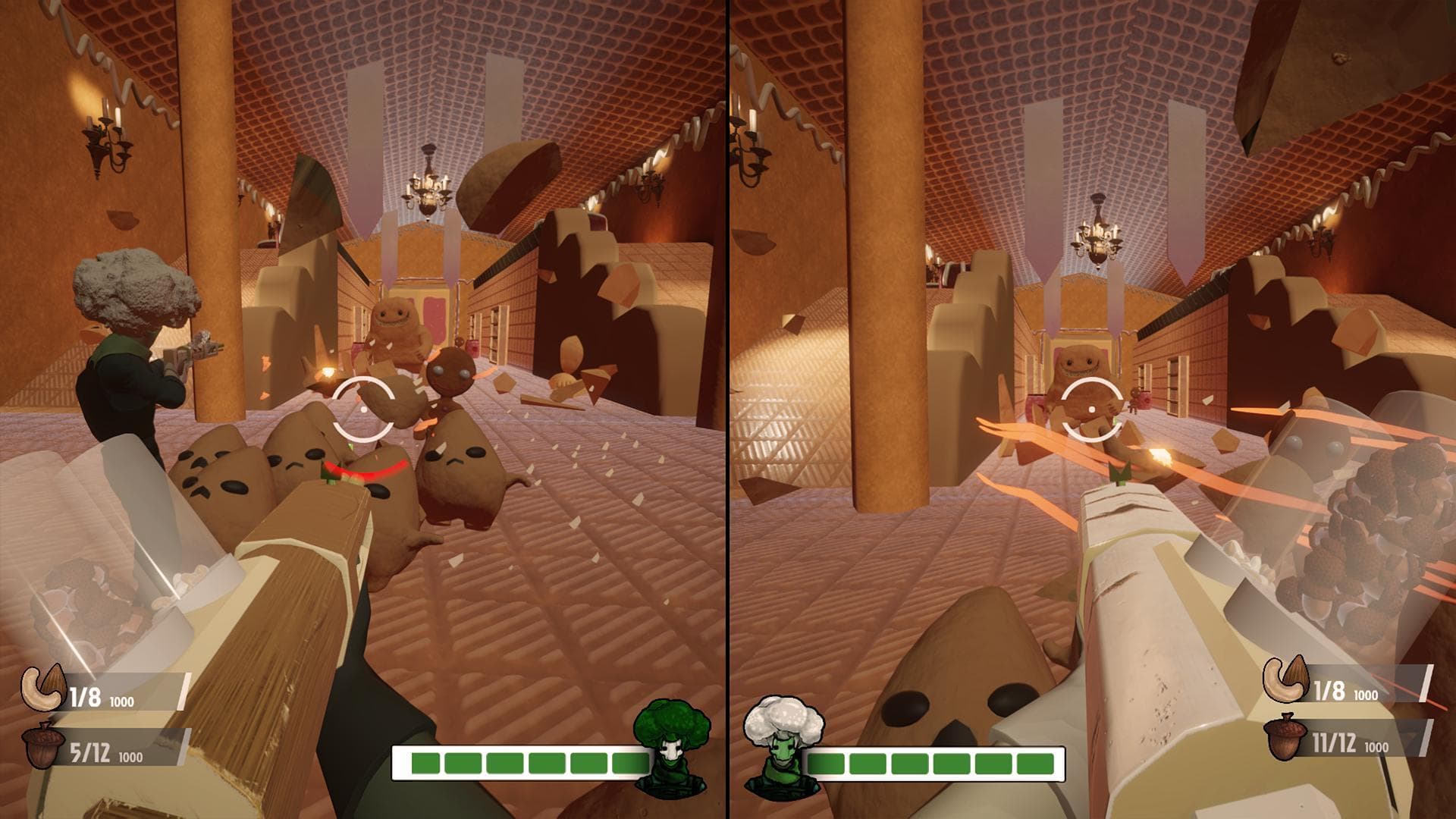Choose the cauliflower player's cashew and almond icon
The image size is (1456, 819).
tap(1285, 679)
